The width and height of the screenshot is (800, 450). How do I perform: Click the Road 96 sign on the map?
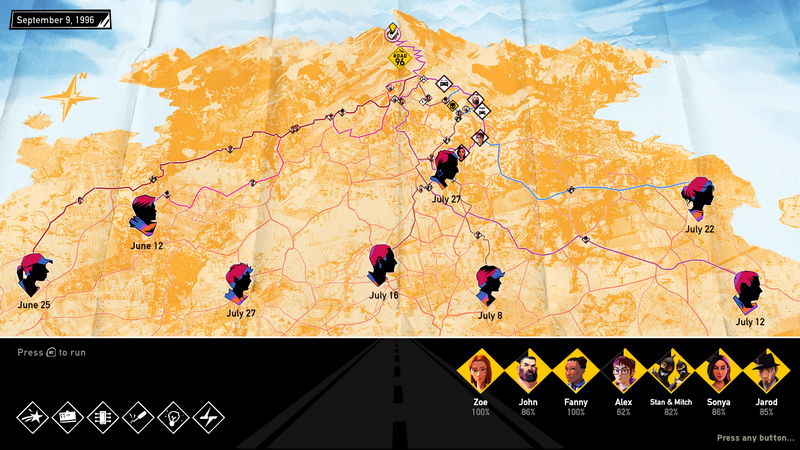pyautogui.click(x=401, y=60)
